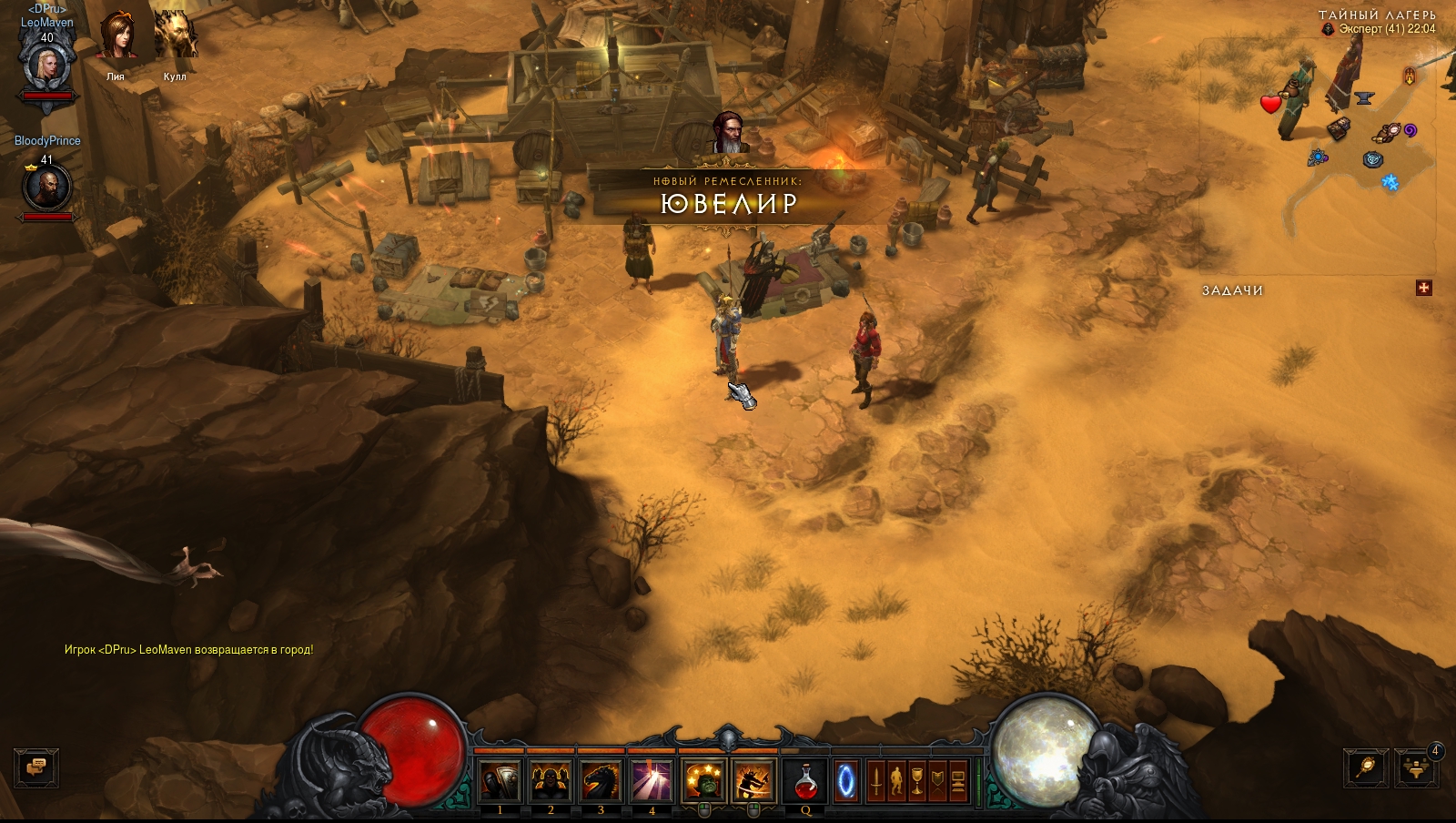
Task: Click the follower portrait labeled Лия
Action: pos(116,36)
